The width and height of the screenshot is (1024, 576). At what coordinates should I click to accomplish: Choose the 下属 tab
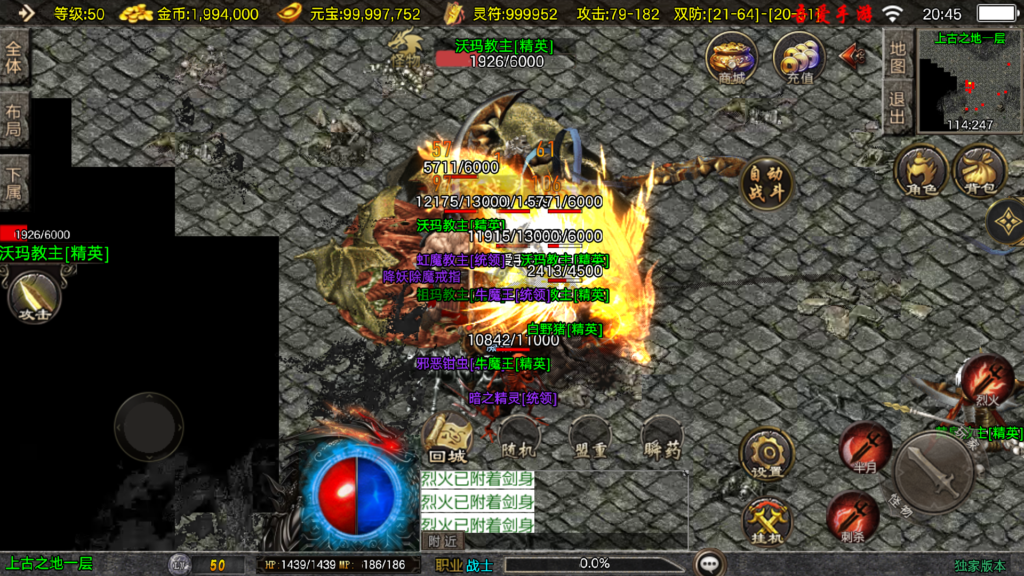tap(14, 183)
